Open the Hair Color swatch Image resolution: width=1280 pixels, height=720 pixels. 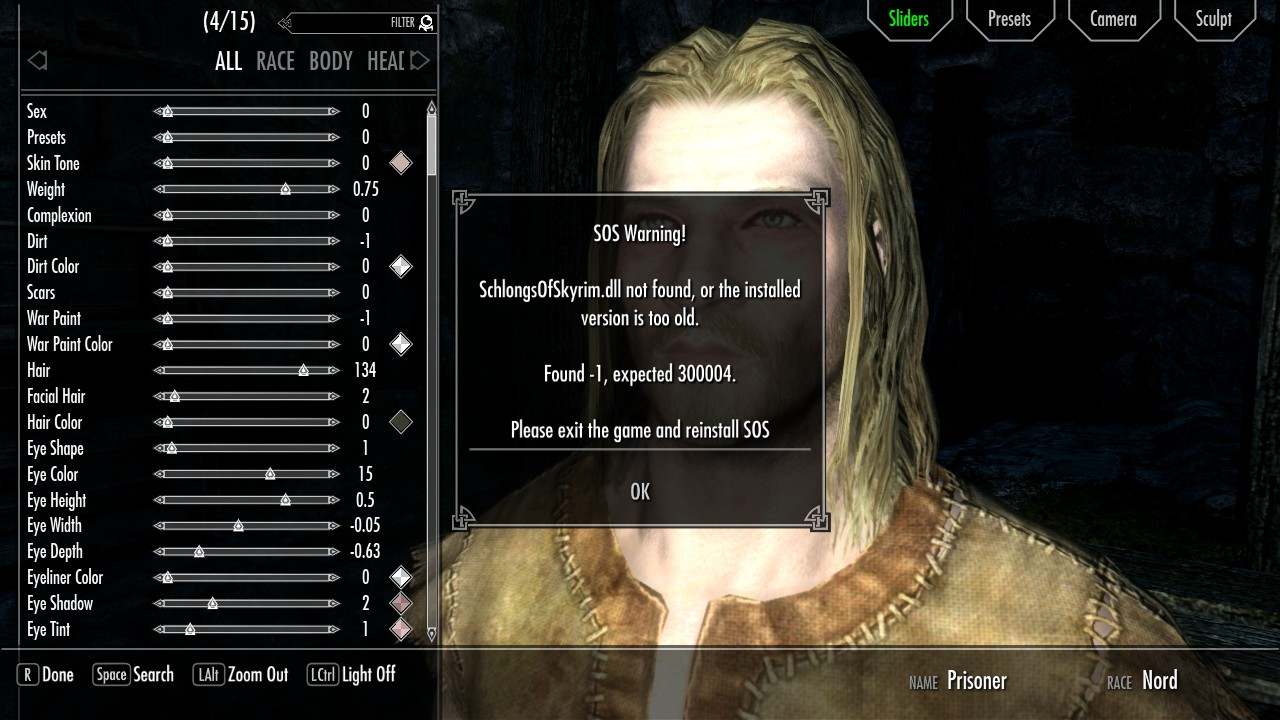click(x=400, y=422)
